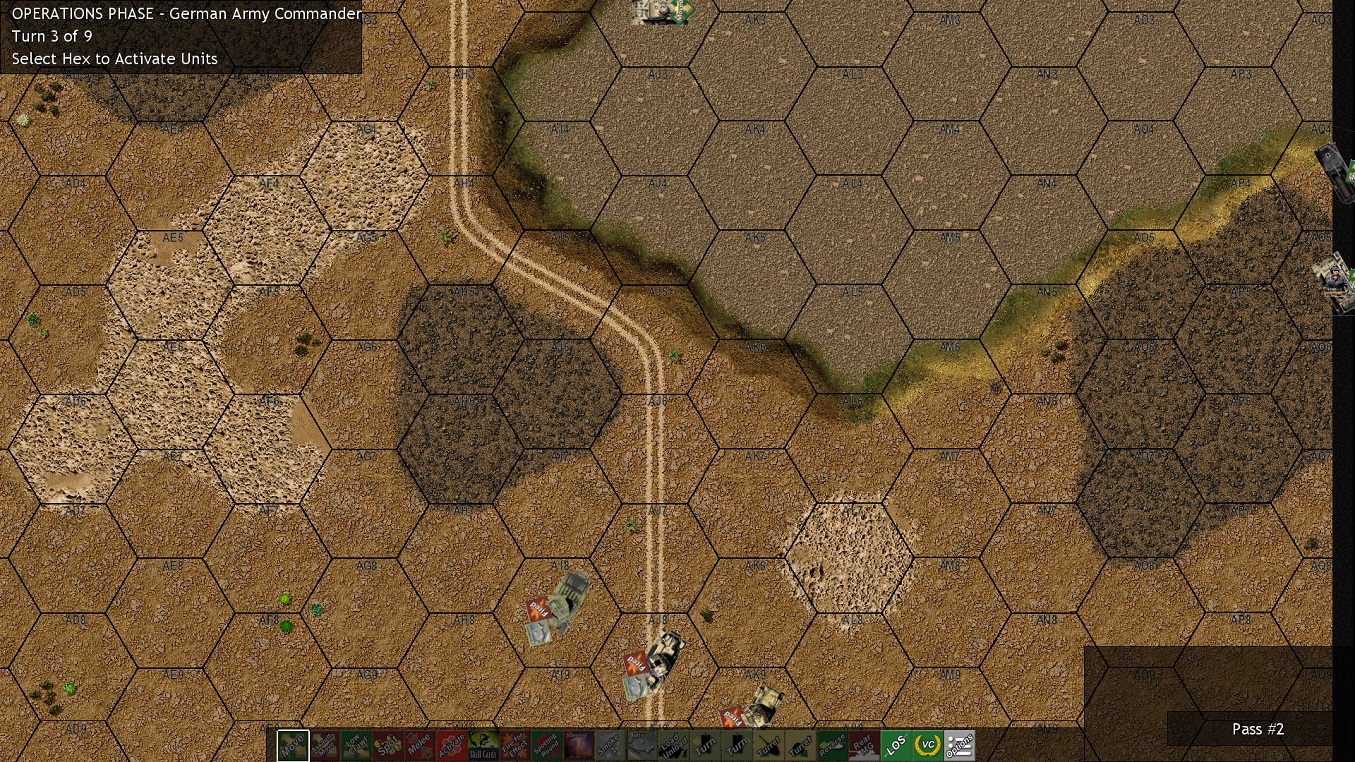This screenshot has height=762, width=1355.
Task: Select the Assault Move icon
Action: click(327, 745)
